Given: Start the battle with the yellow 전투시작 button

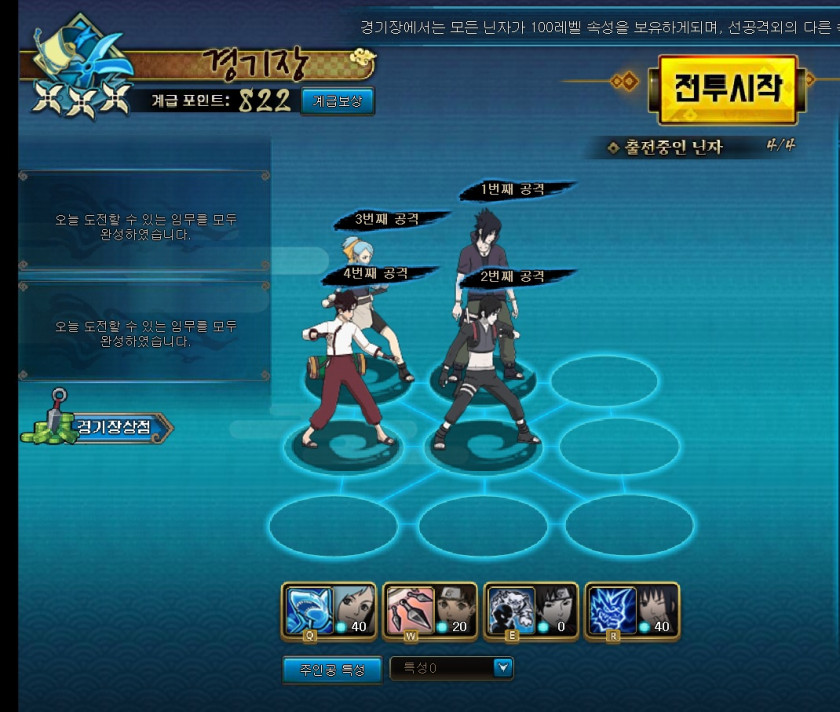Looking at the screenshot, I should click(x=726, y=89).
